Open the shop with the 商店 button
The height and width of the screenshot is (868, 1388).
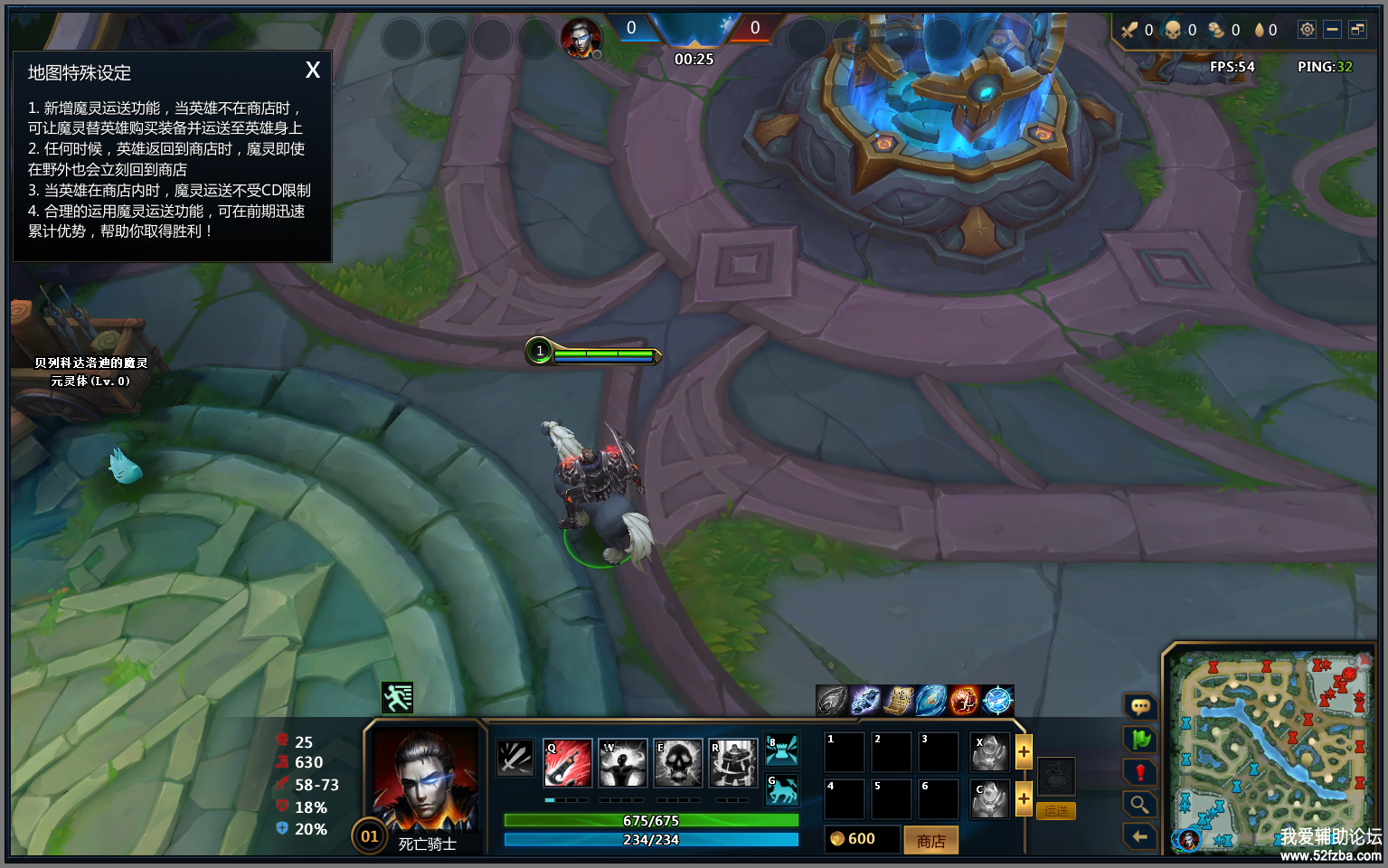930,840
